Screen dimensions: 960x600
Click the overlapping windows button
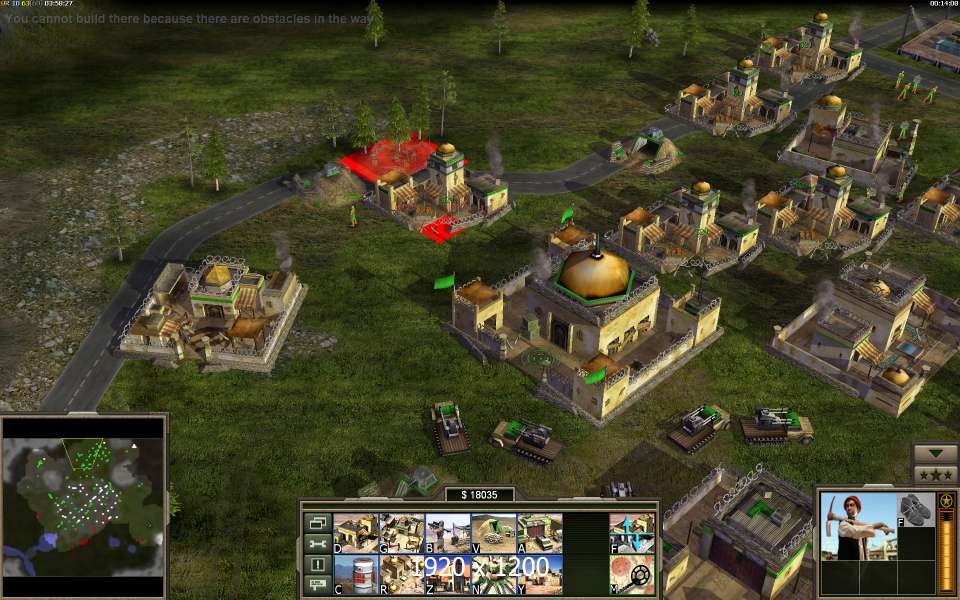[317, 522]
